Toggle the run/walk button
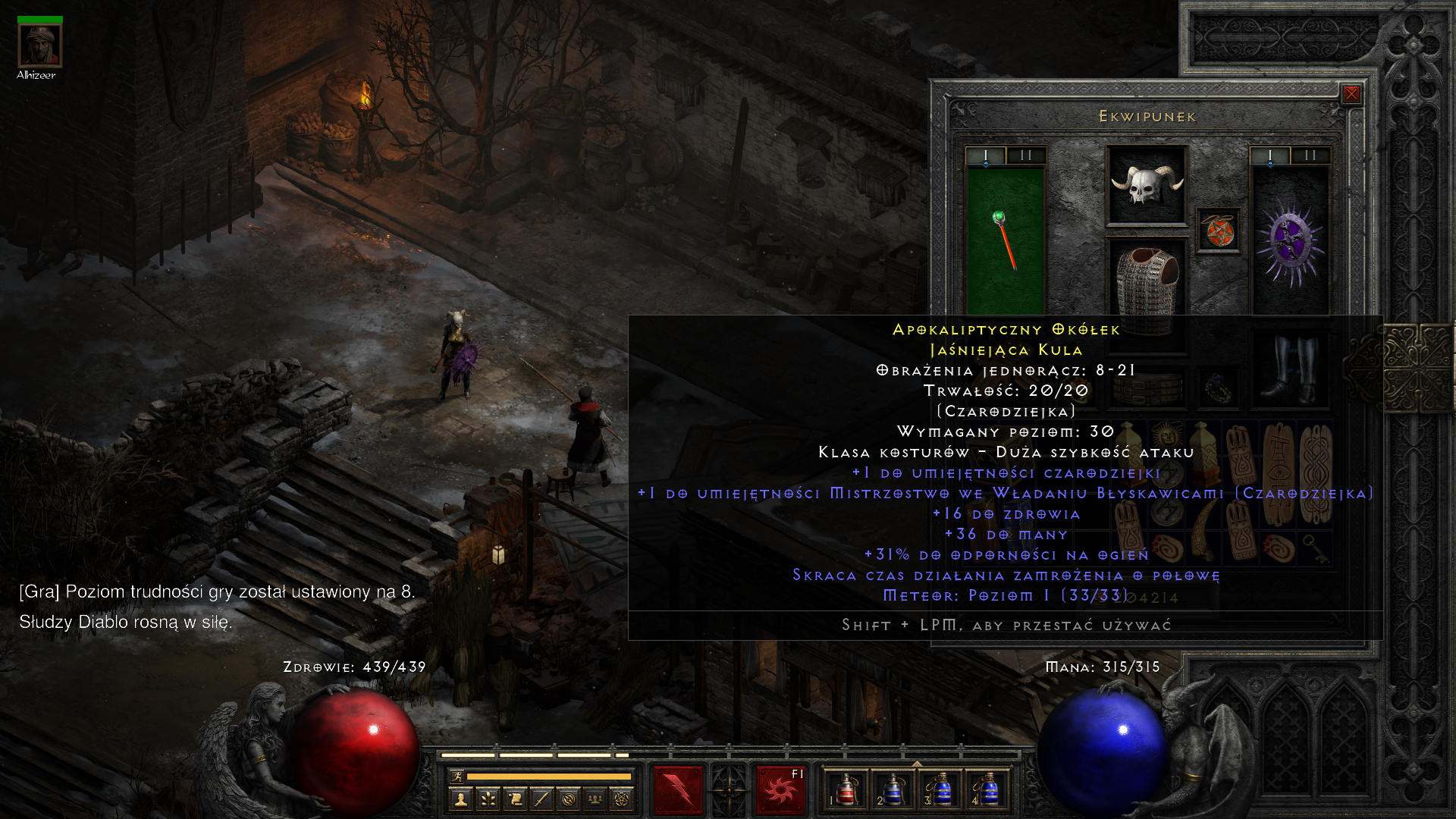 (457, 776)
